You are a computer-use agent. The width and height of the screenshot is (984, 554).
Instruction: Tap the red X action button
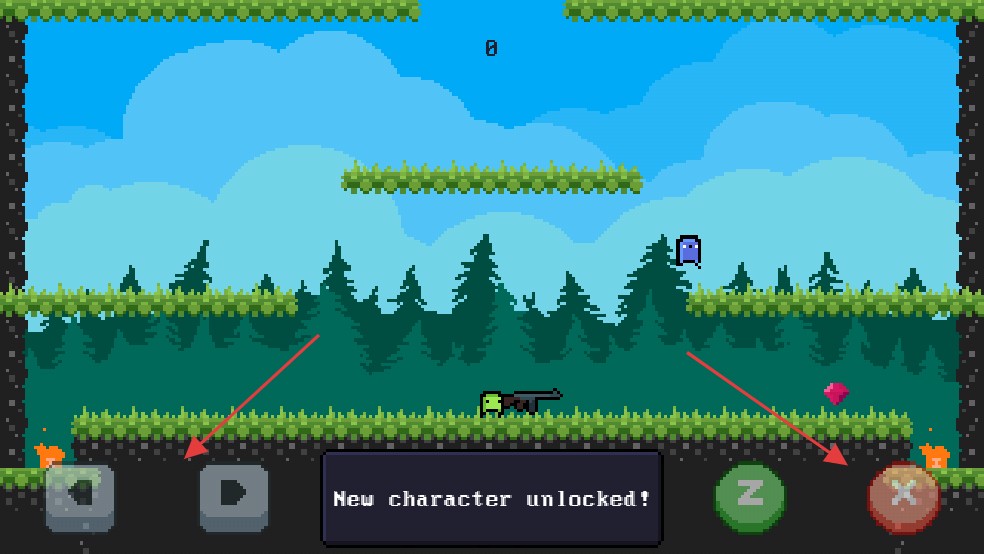(903, 495)
